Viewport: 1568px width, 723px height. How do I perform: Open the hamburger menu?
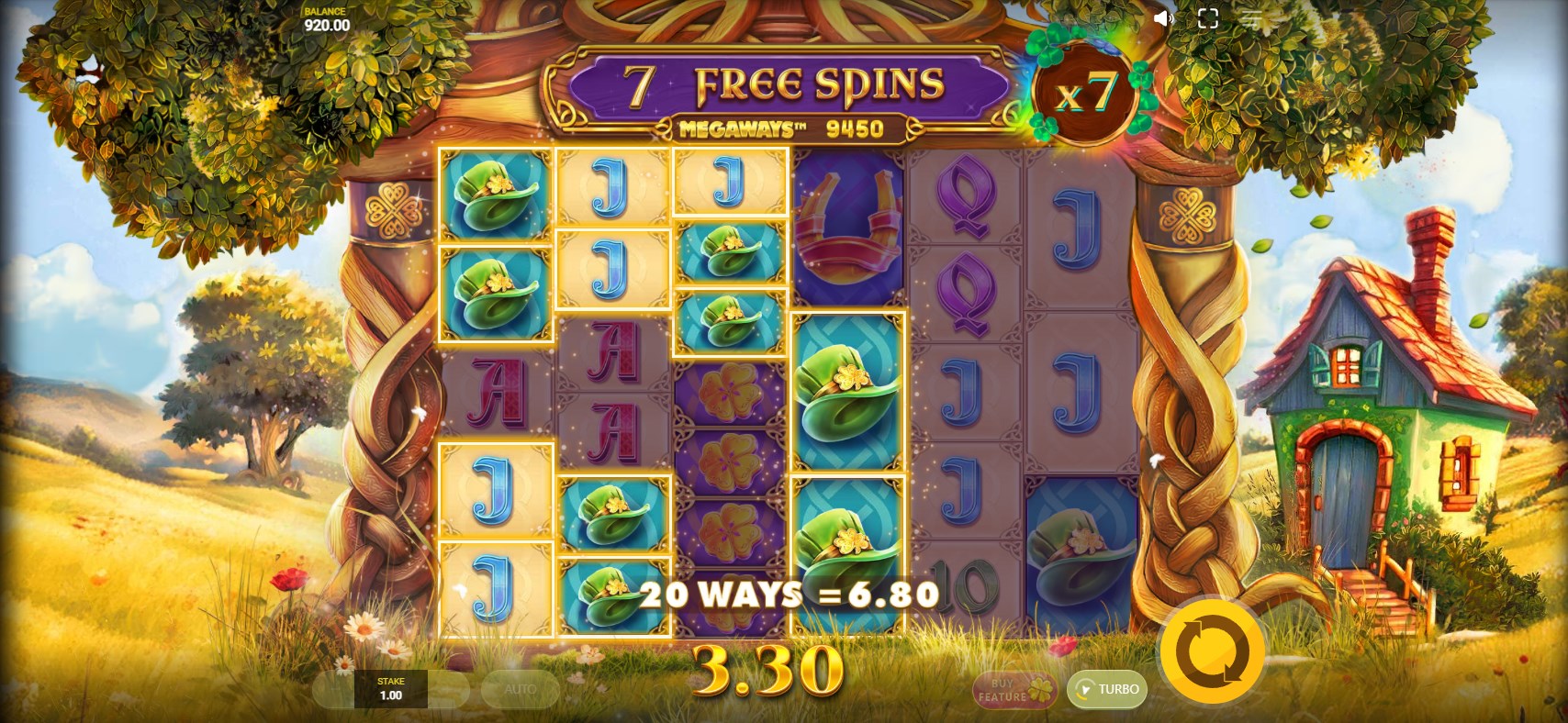pyautogui.click(x=1252, y=18)
